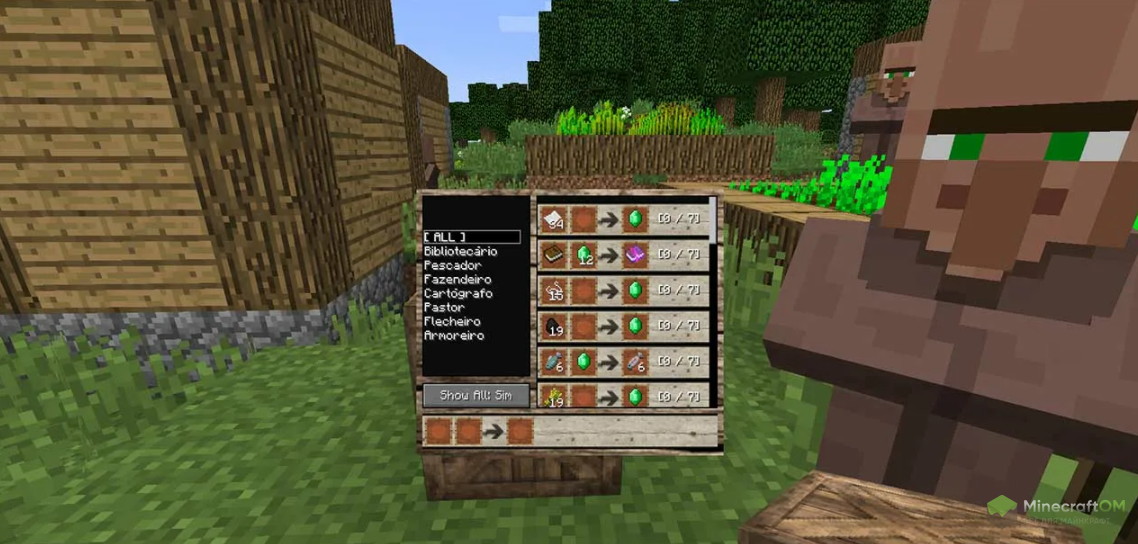
Task: Select the 15 string for emerald trade
Action: pos(622,290)
